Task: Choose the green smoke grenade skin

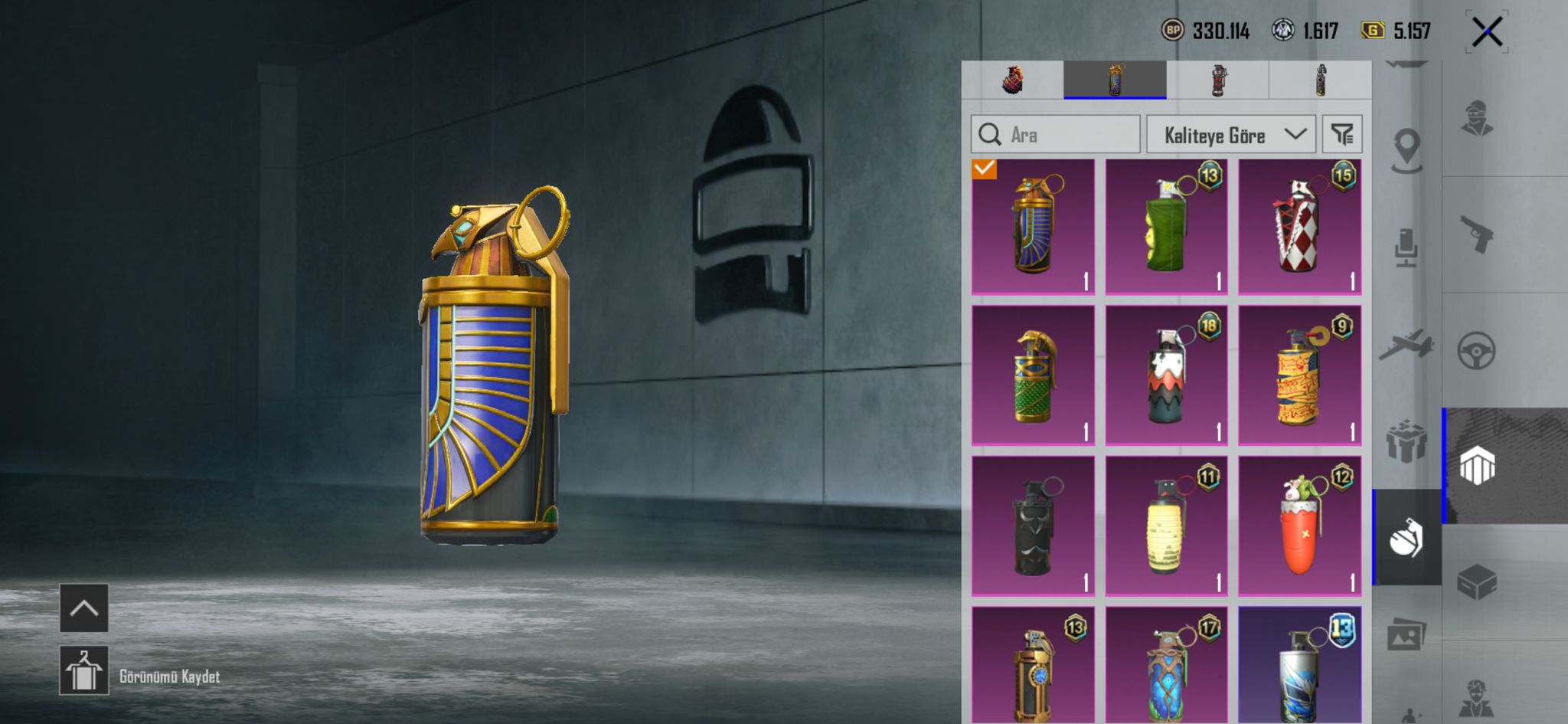Action: tap(1166, 227)
